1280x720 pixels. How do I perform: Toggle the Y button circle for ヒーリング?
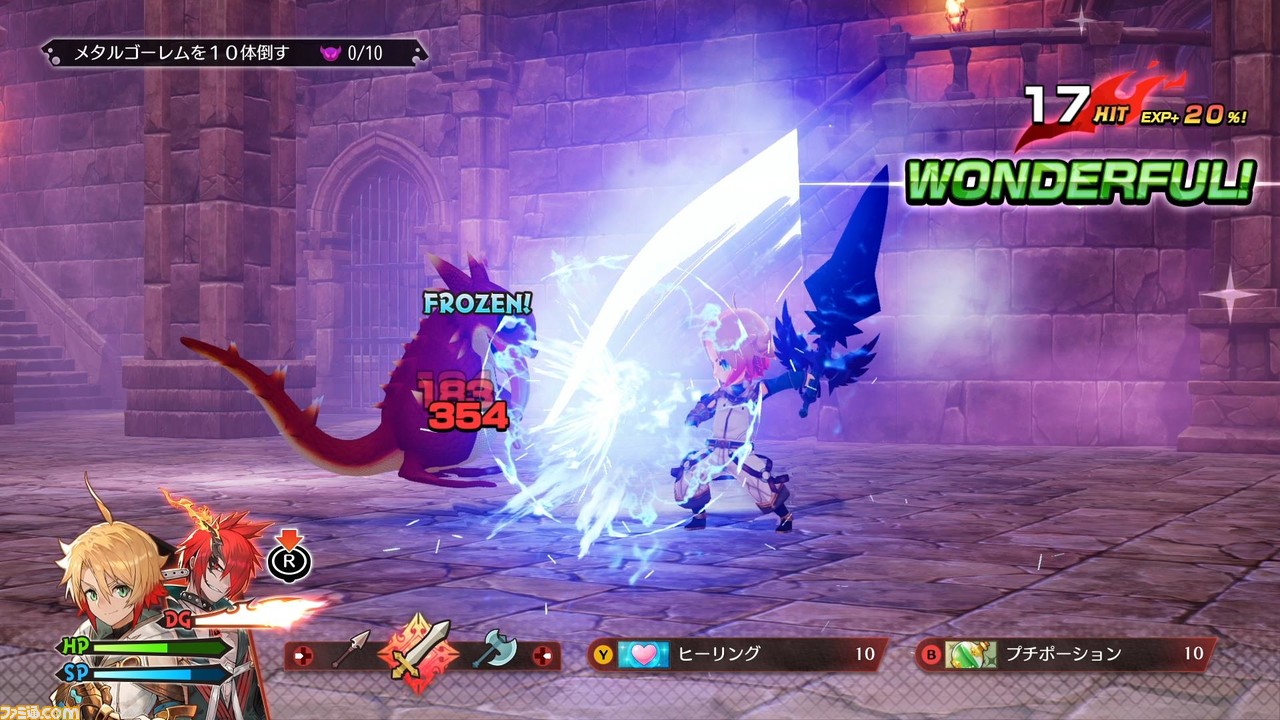(605, 653)
